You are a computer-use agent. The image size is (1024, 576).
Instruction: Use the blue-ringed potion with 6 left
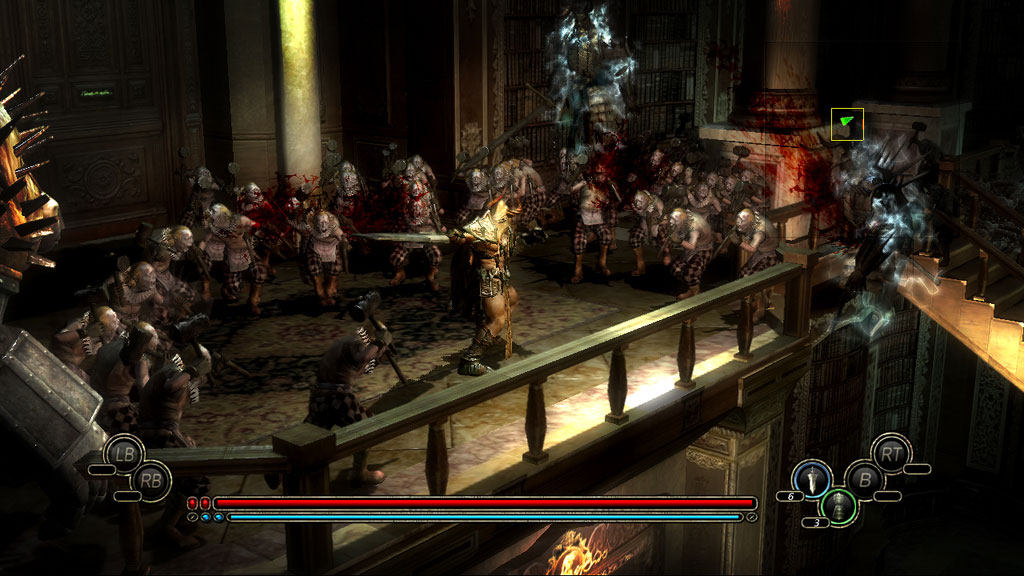[813, 477]
